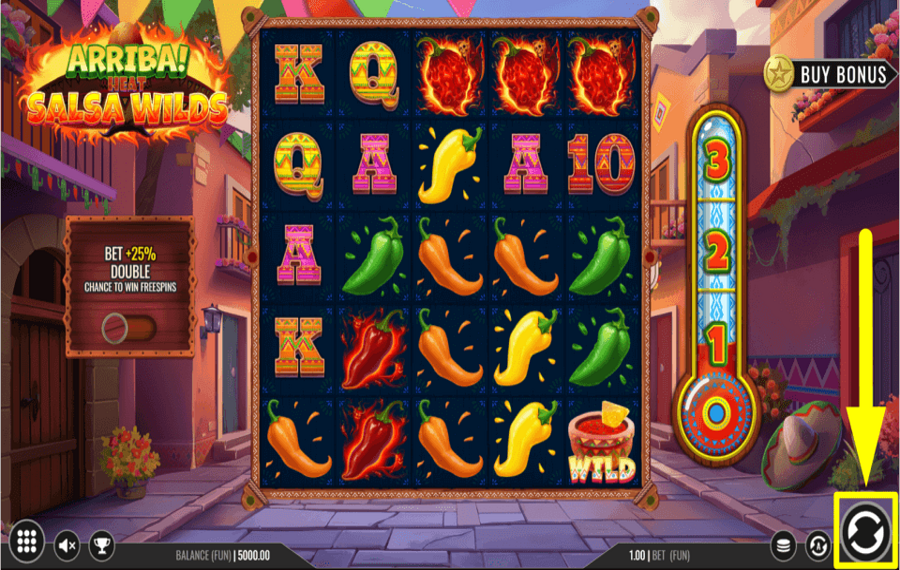Open bet settings with the coin stack icon
The width and height of the screenshot is (900, 570).
coord(785,545)
